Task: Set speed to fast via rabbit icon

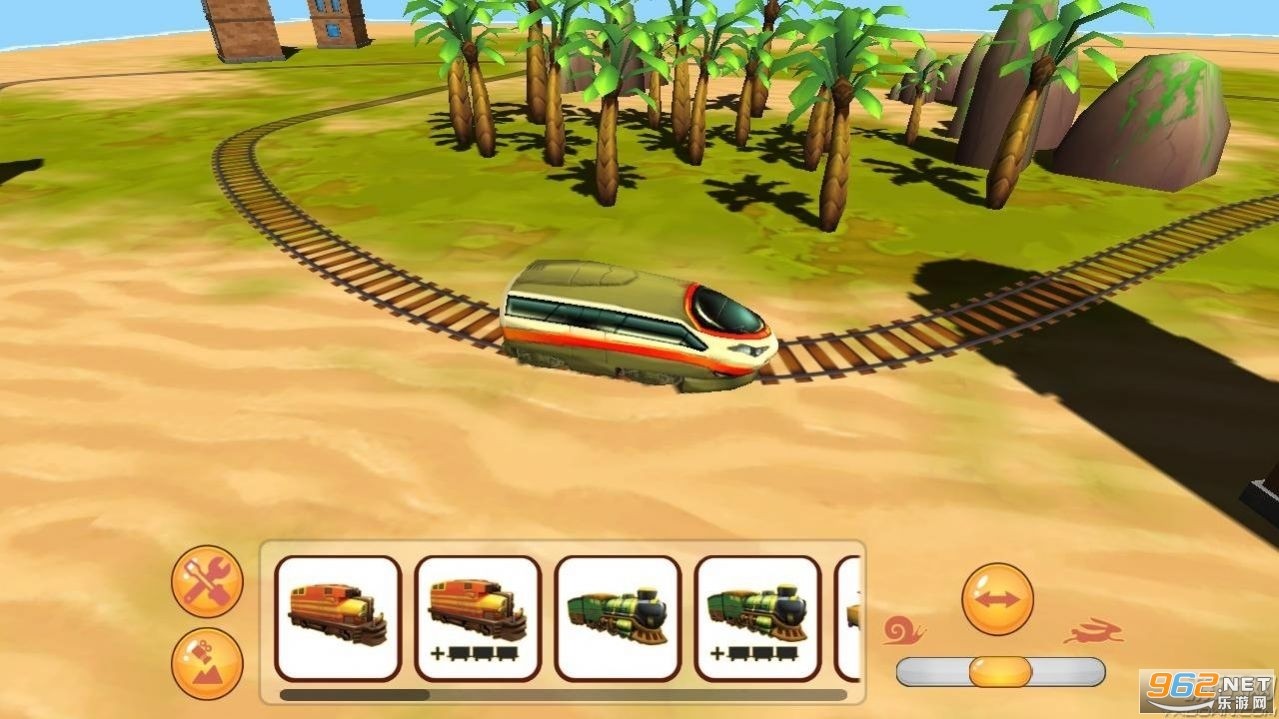Action: click(1092, 632)
